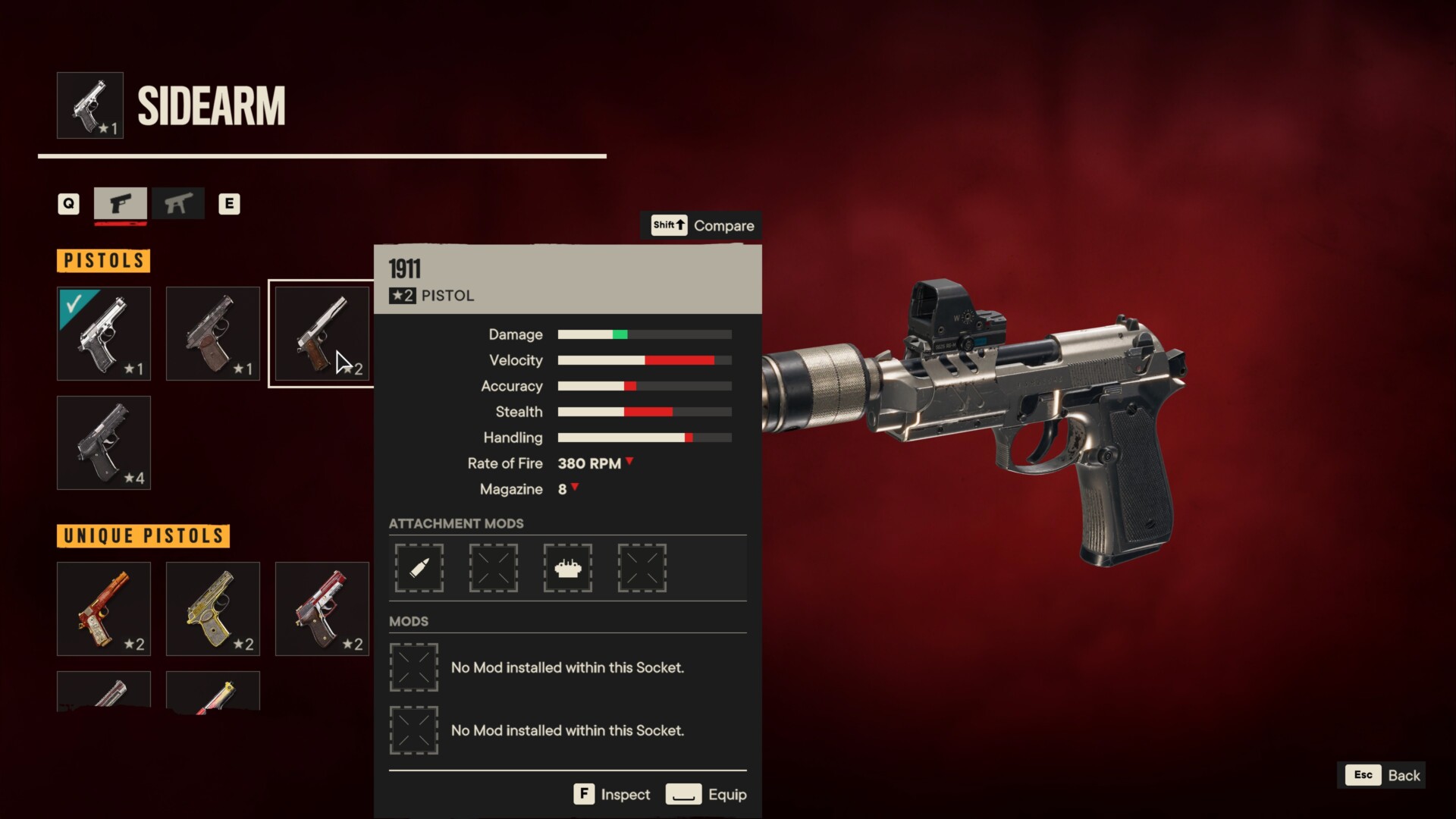Equip the 1911 pistol

click(706, 794)
